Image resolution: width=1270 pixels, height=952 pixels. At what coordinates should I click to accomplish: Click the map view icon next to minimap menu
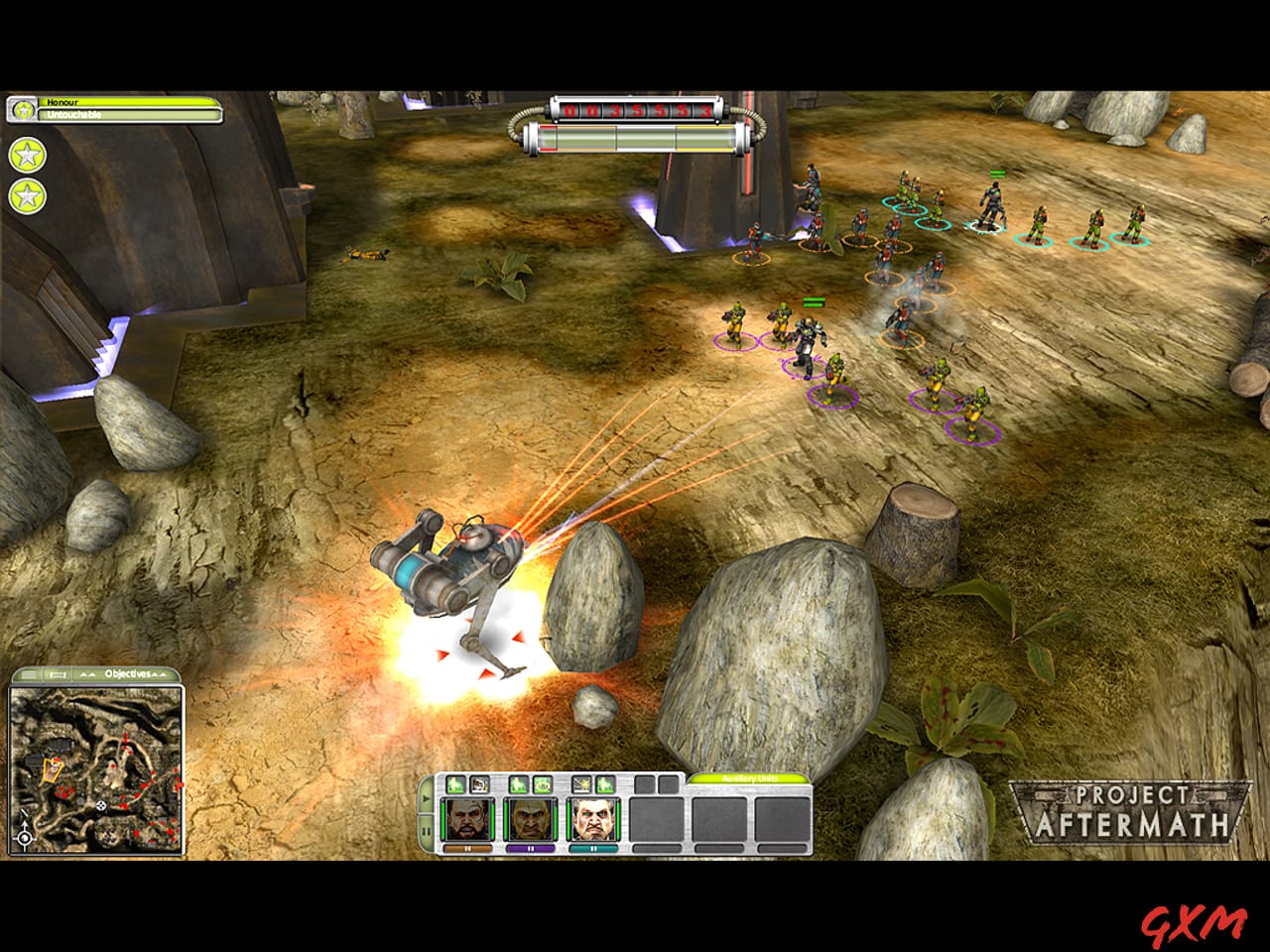56,674
